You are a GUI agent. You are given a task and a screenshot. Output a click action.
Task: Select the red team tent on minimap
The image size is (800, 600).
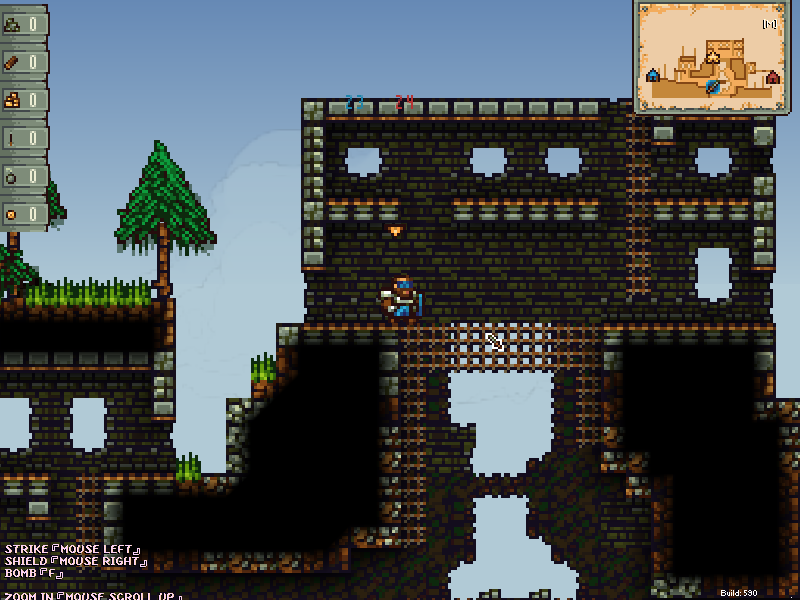click(772, 77)
